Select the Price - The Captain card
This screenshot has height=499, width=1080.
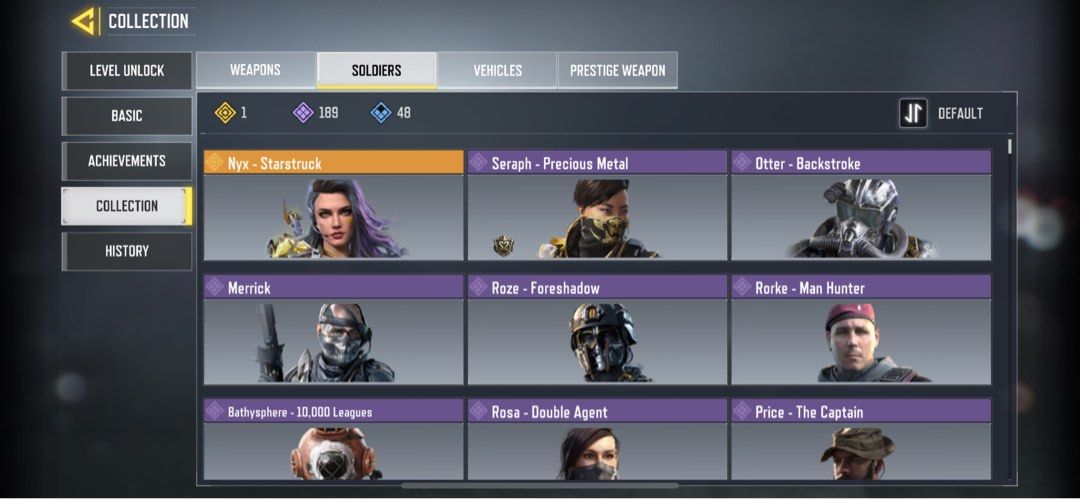pos(861,441)
